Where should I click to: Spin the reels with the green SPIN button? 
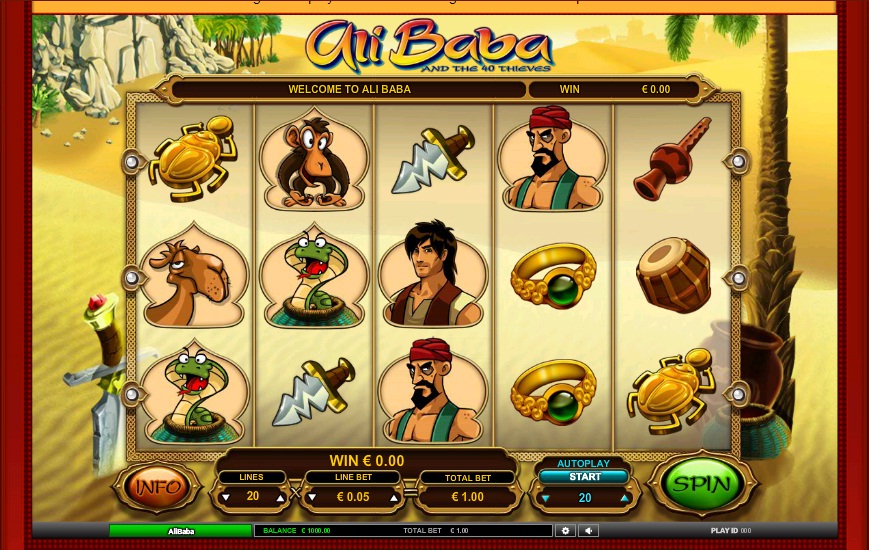(x=701, y=485)
